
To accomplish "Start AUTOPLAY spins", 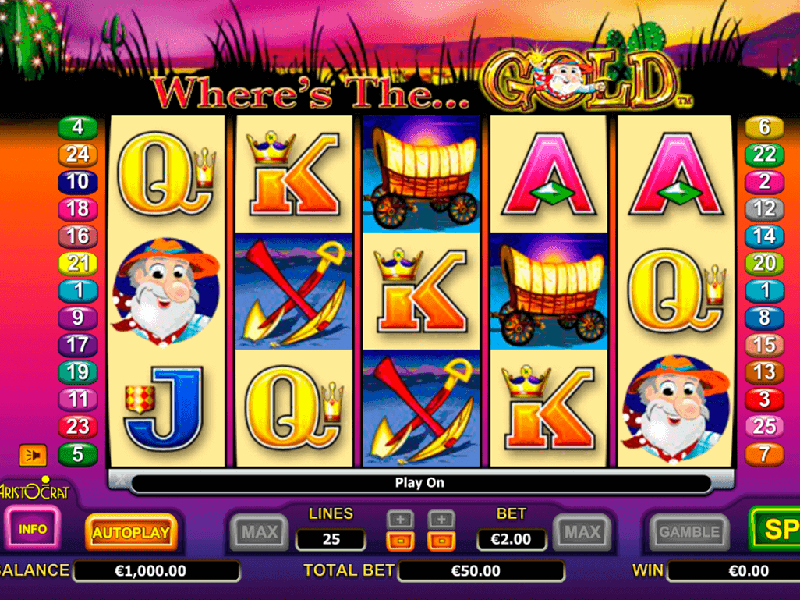I will (x=131, y=532).
